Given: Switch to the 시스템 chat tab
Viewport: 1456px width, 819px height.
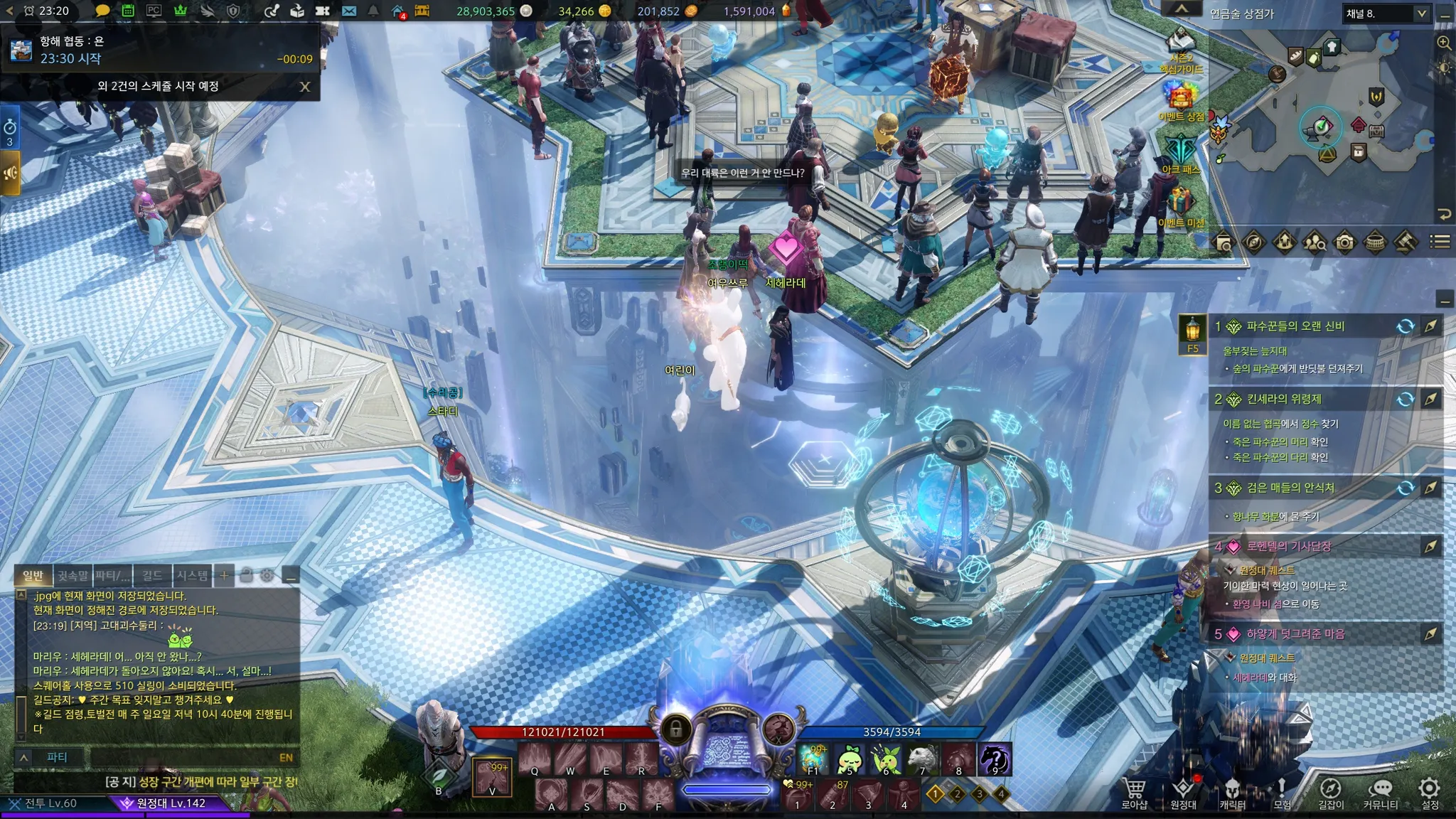Looking at the screenshot, I should (192, 575).
